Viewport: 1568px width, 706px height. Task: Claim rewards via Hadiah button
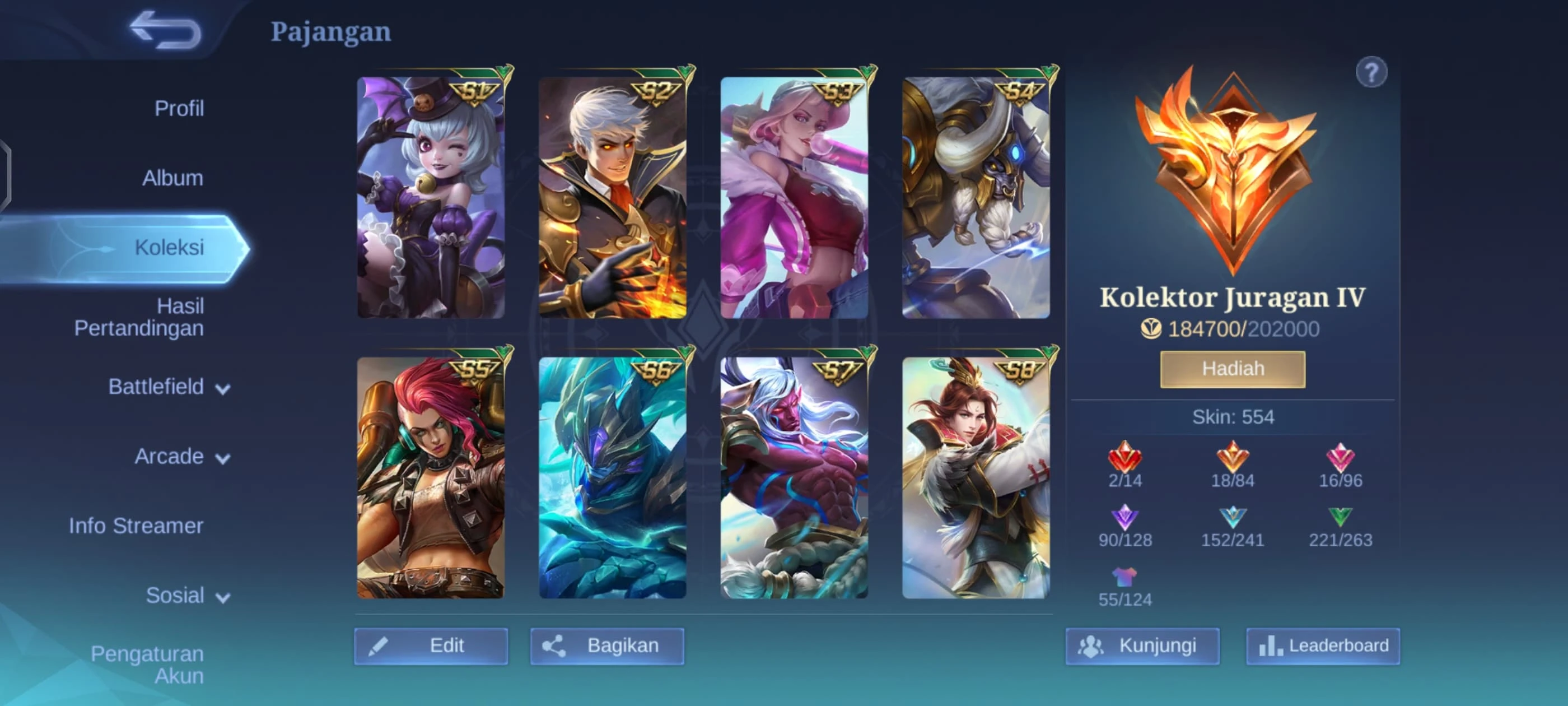[x=1233, y=369]
